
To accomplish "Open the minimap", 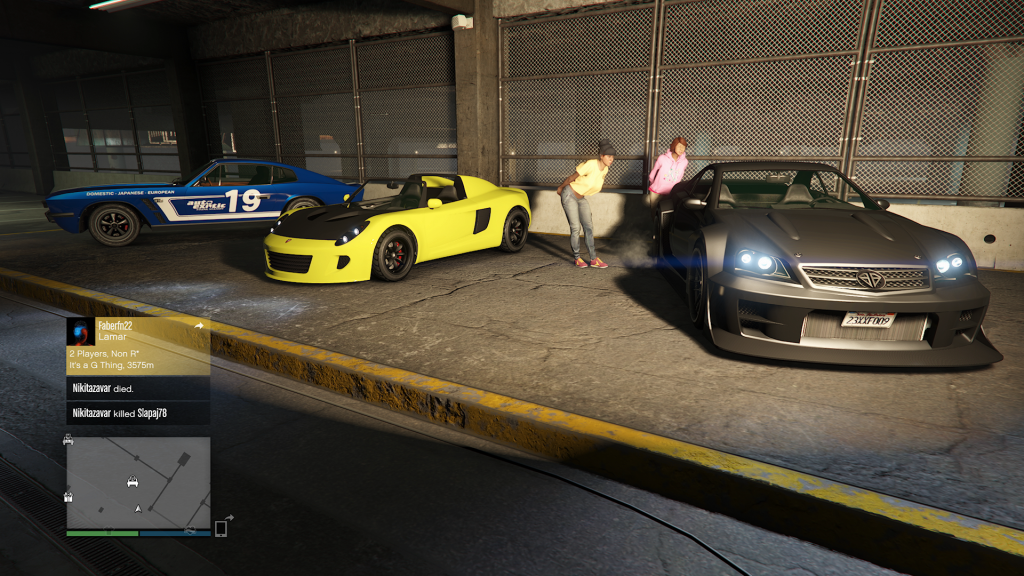I will pyautogui.click(x=138, y=482).
